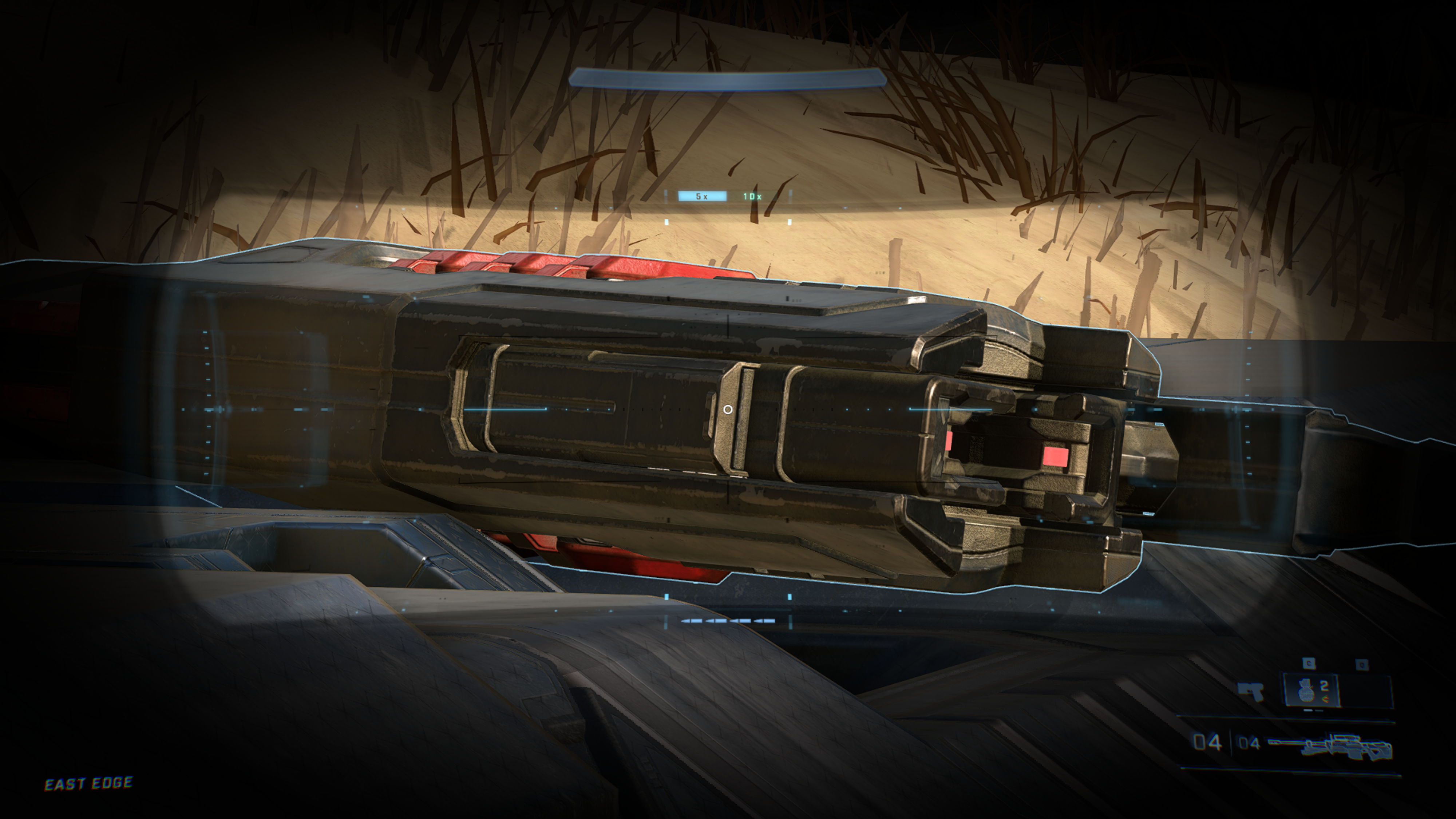Switch to the 10x scope zoom
This screenshot has height=819, width=1456.
752,196
